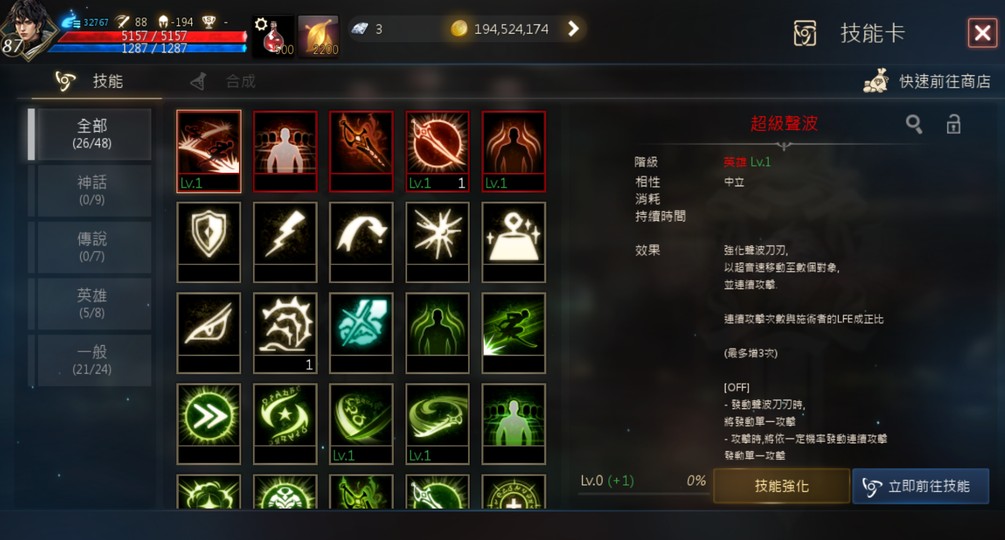Show the 傳說 skill cards
The height and width of the screenshot is (540, 1005).
click(x=91, y=247)
